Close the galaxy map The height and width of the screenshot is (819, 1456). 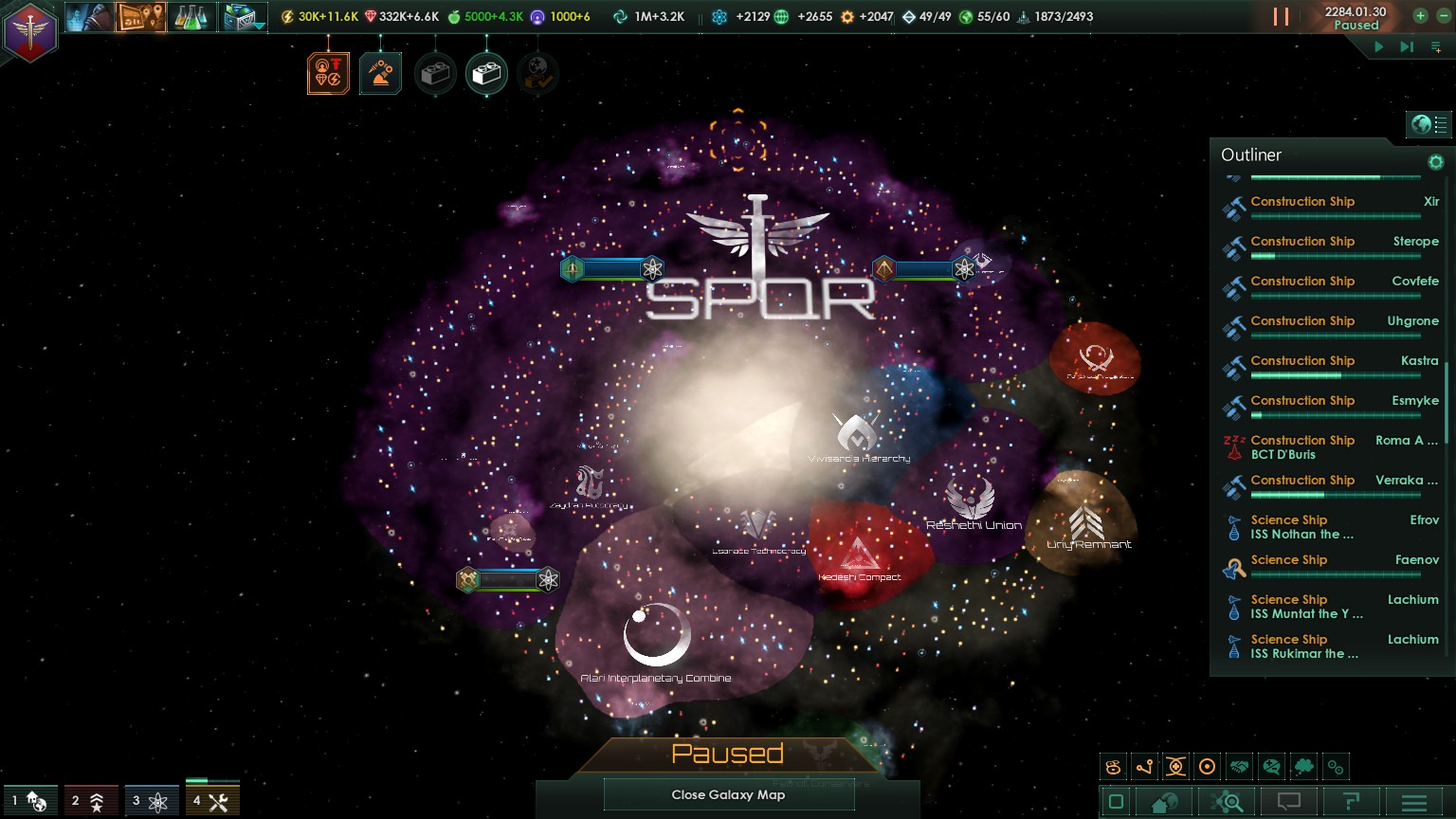(x=728, y=795)
